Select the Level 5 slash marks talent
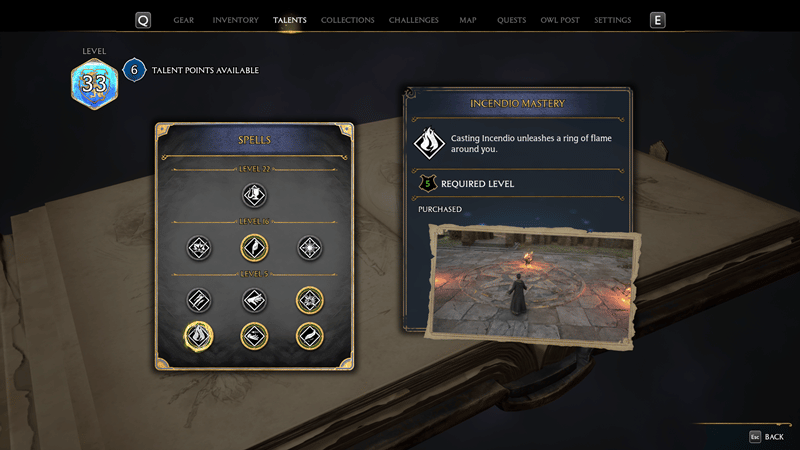Image resolution: width=800 pixels, height=450 pixels. [199, 299]
